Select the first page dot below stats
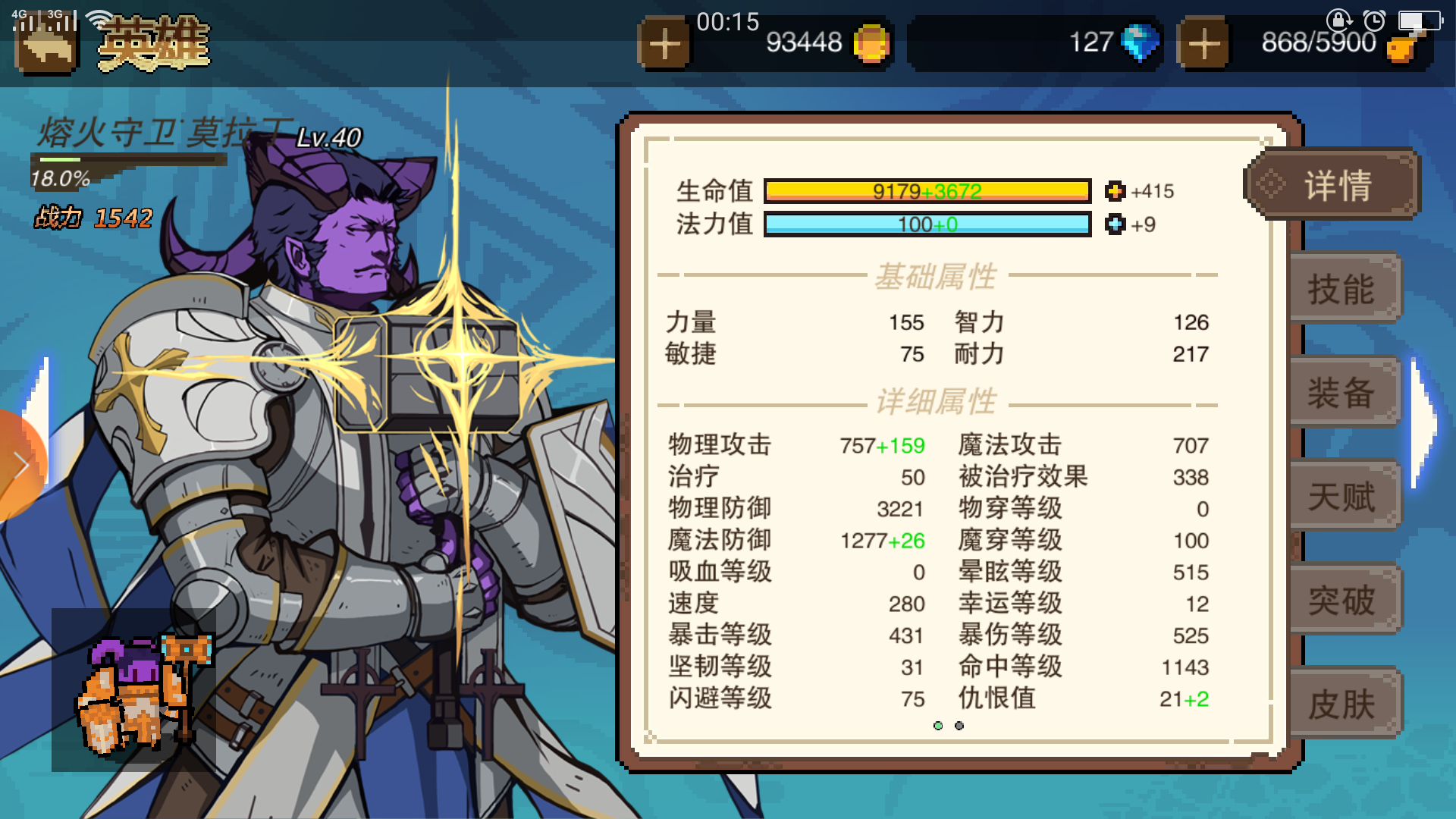1456x819 pixels. (940, 726)
